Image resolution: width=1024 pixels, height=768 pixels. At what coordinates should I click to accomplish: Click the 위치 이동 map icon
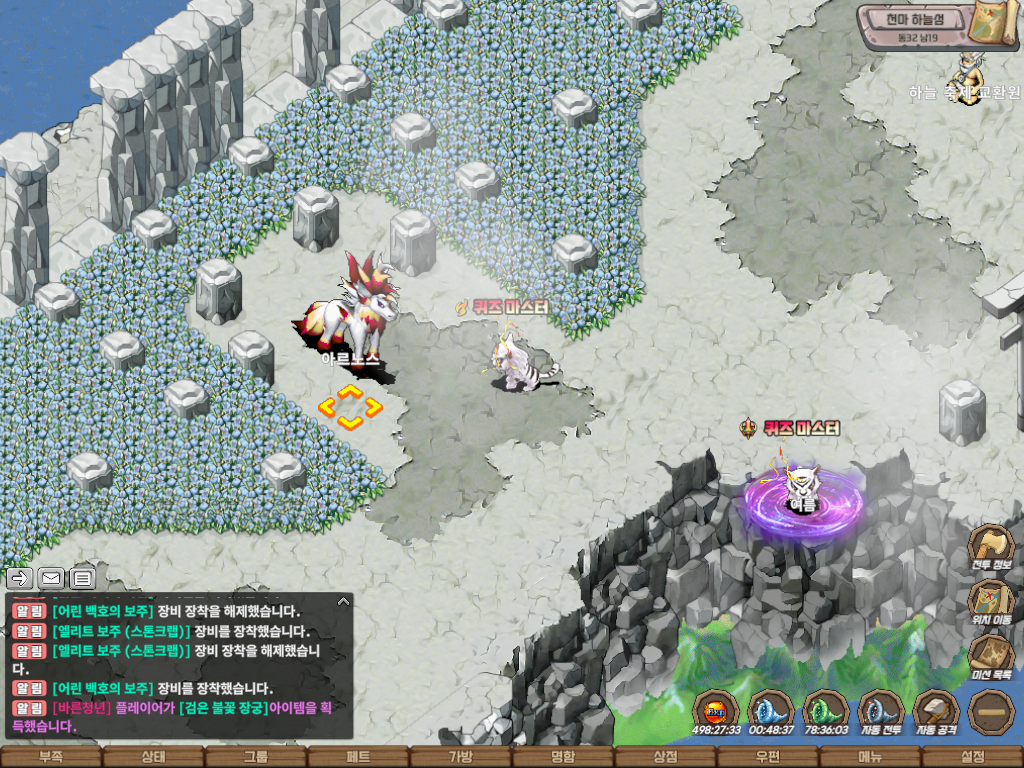click(991, 602)
